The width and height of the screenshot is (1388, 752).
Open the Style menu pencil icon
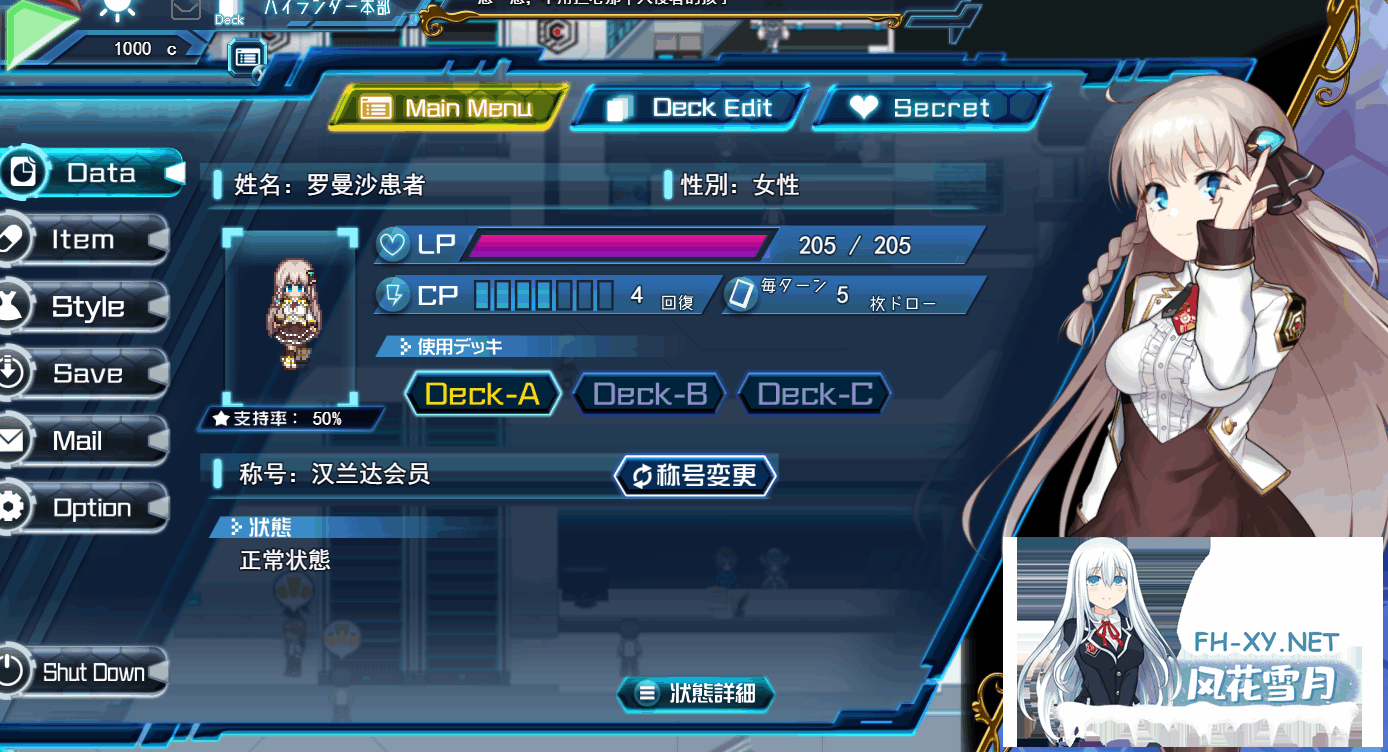click(x=14, y=305)
